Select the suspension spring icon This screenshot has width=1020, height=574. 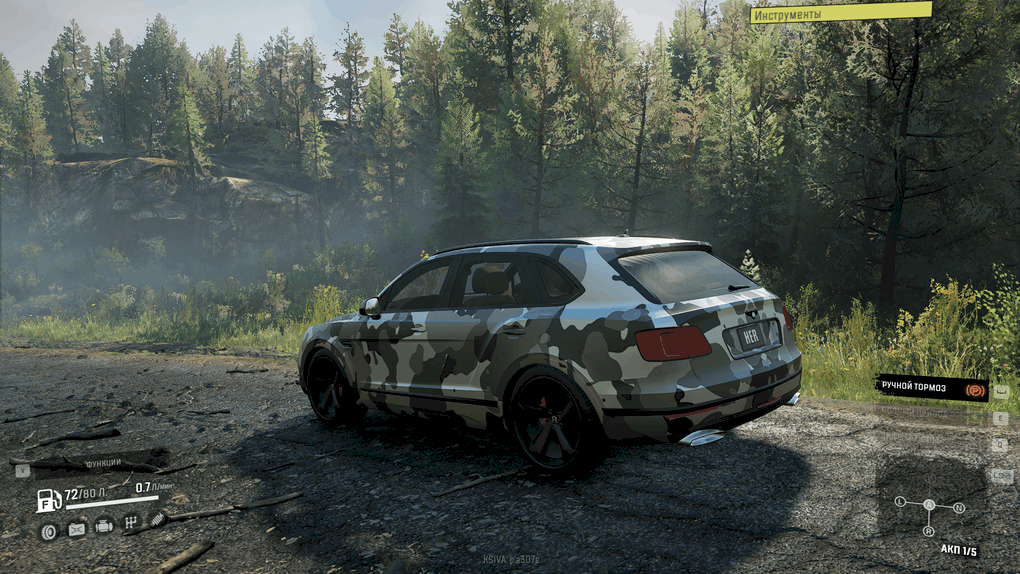pyautogui.click(x=158, y=518)
